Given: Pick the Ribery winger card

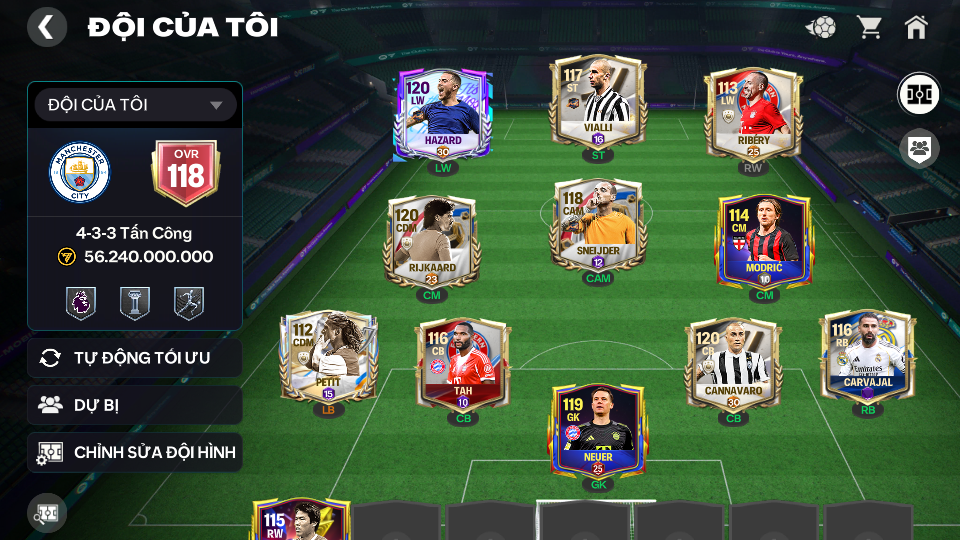Looking at the screenshot, I should (753, 113).
